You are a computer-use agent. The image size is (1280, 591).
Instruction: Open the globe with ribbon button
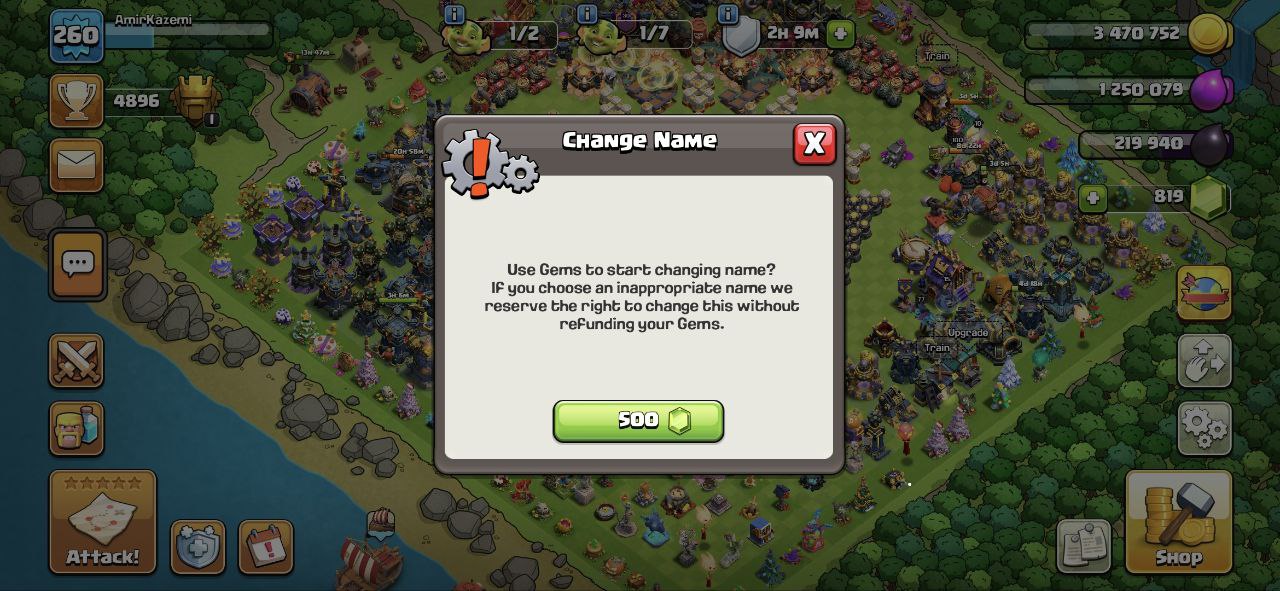click(1204, 293)
